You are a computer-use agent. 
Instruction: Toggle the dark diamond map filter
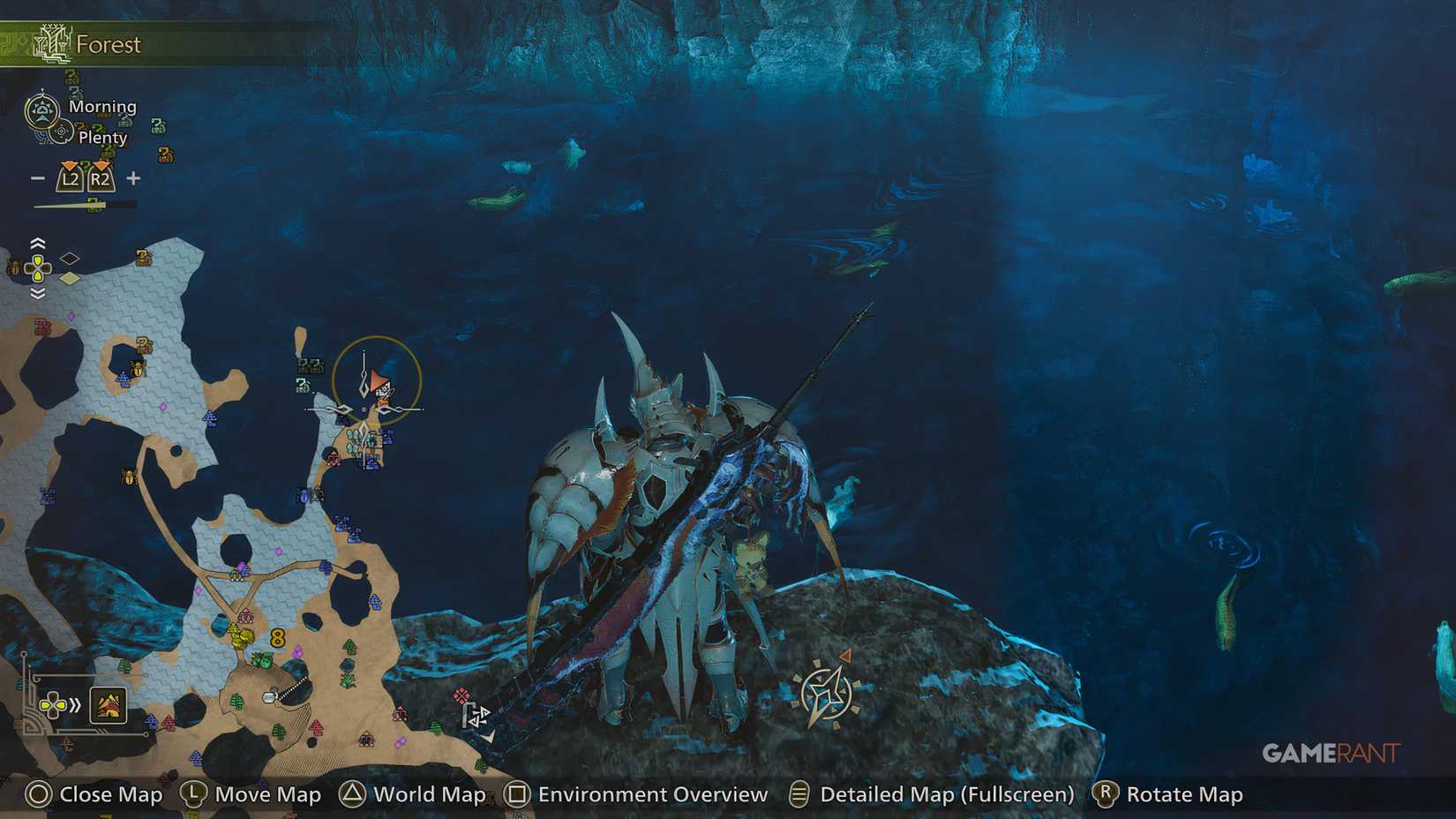pos(69,258)
